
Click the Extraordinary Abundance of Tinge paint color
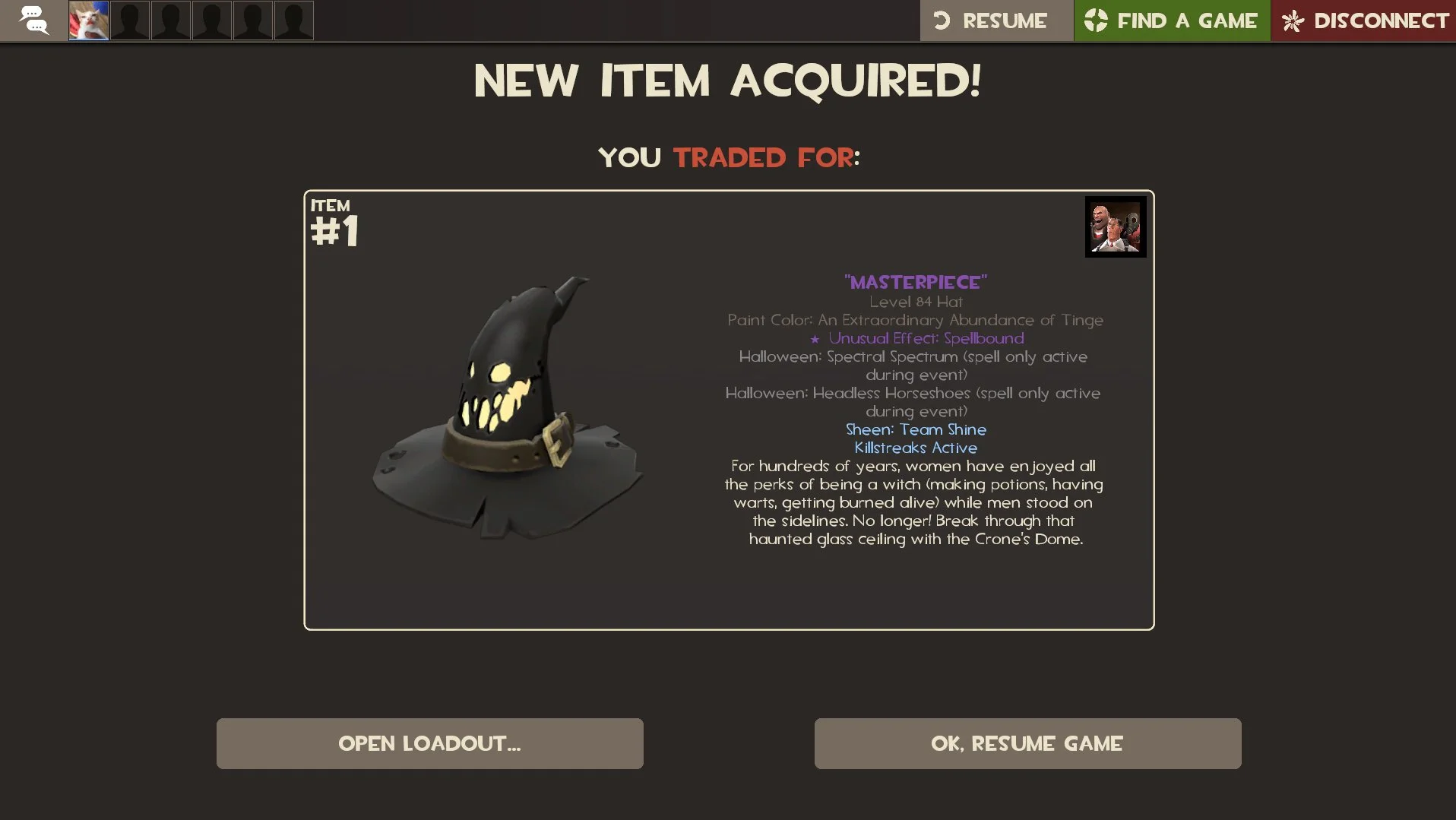coord(915,320)
